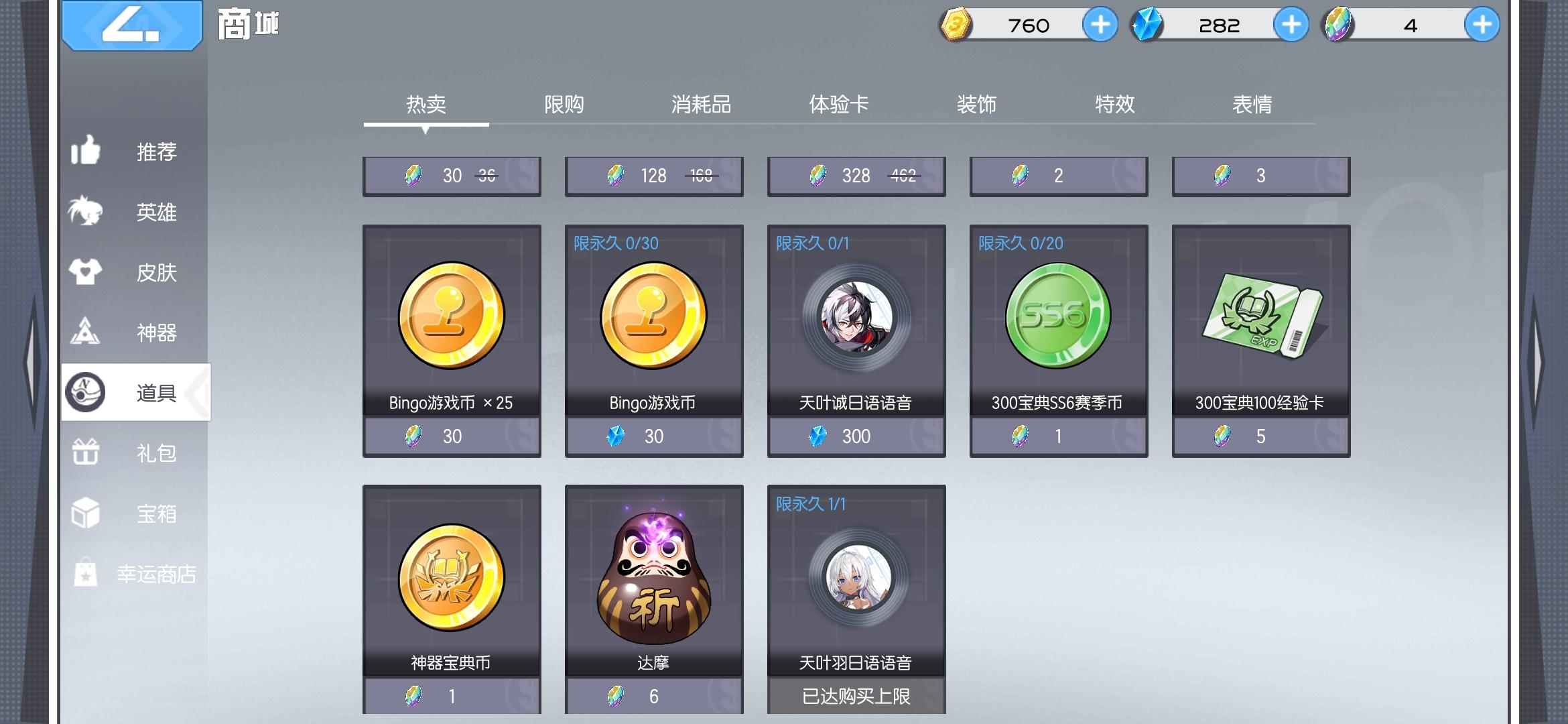Click the + to add gold coins

[x=1099, y=25]
